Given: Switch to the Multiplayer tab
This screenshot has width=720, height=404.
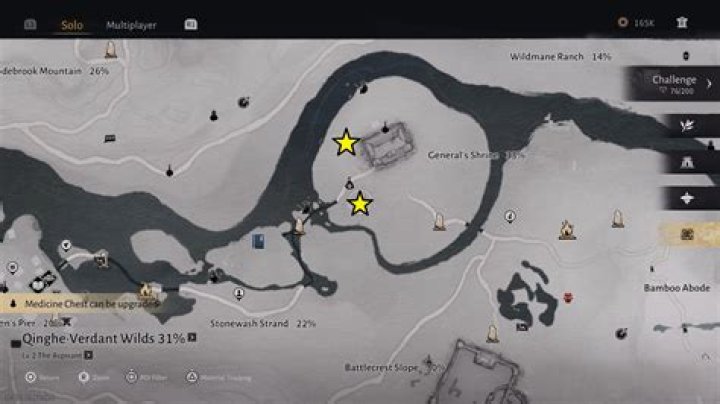Looking at the screenshot, I should [x=131, y=24].
